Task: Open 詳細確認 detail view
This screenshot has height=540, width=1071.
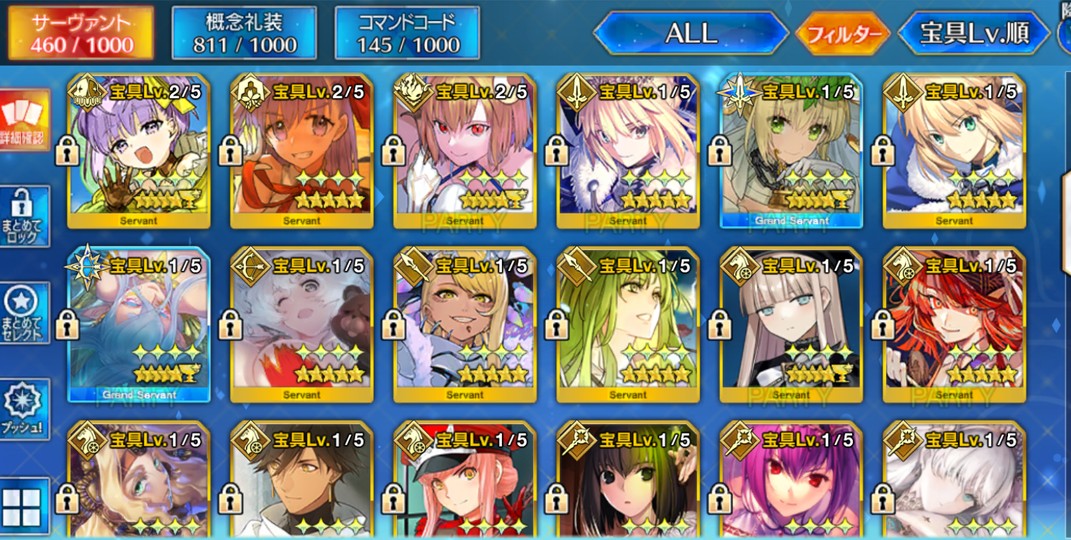Action: (x=23, y=120)
